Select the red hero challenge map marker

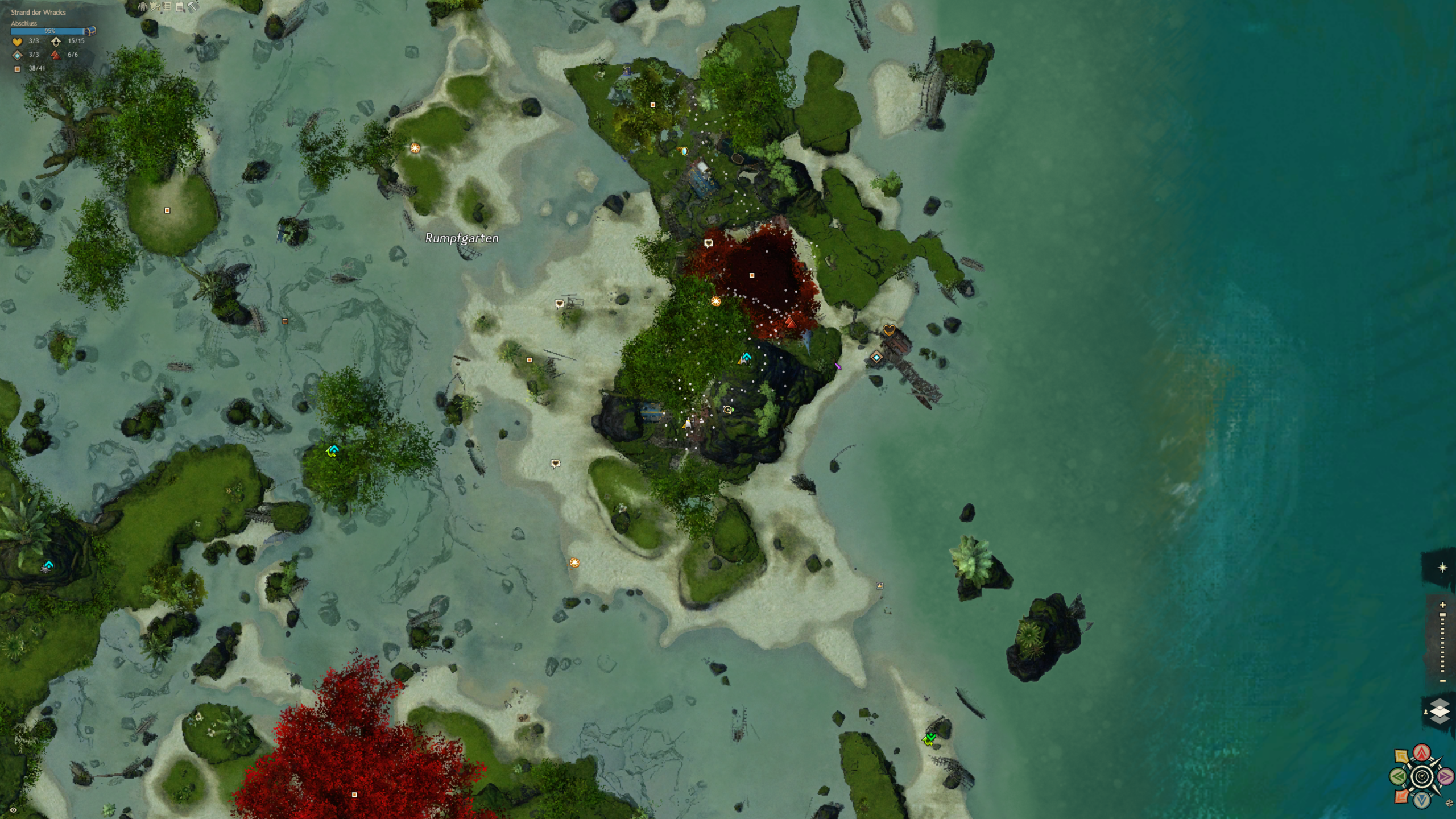(x=790, y=322)
